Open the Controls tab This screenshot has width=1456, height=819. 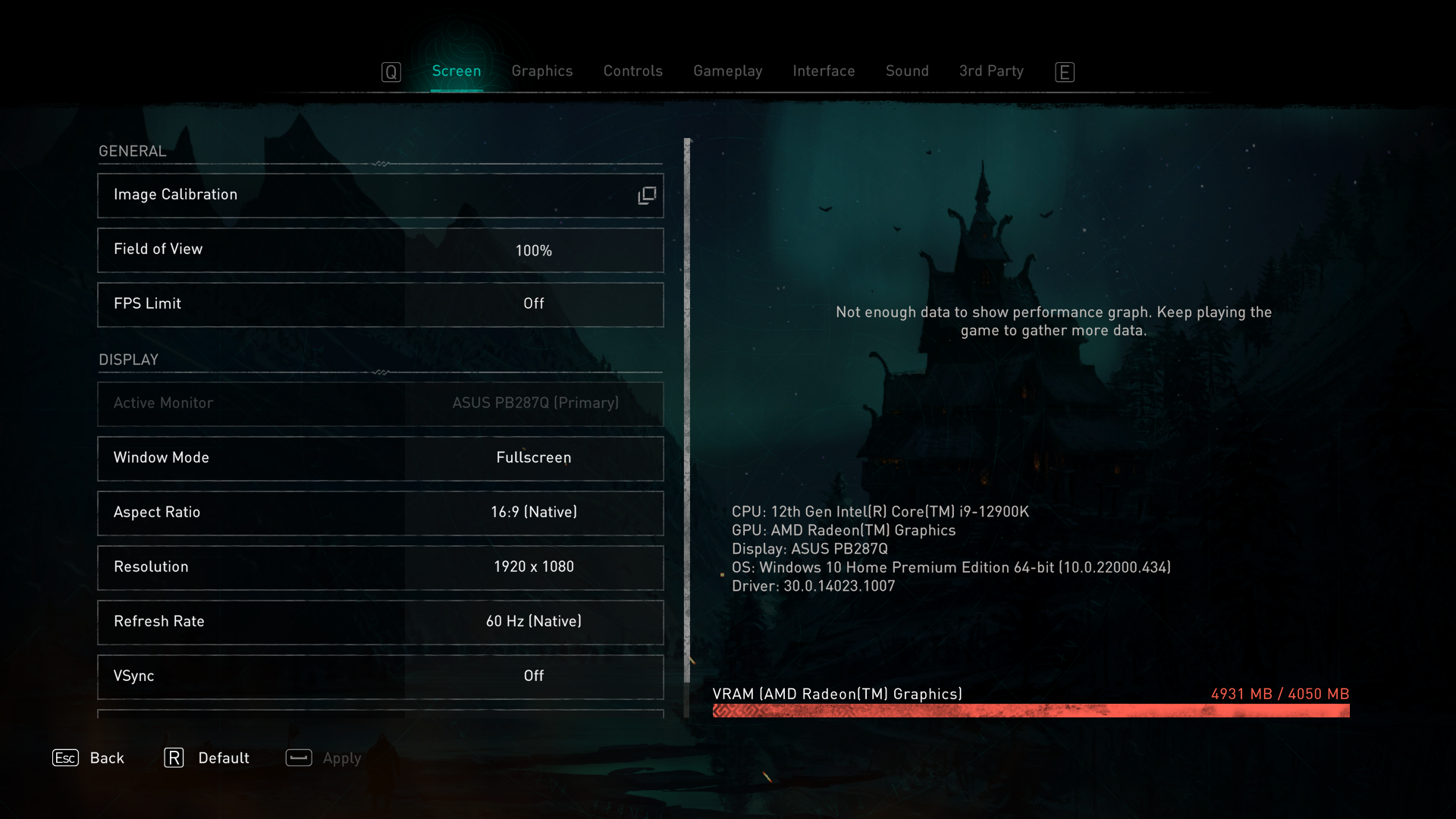632,71
